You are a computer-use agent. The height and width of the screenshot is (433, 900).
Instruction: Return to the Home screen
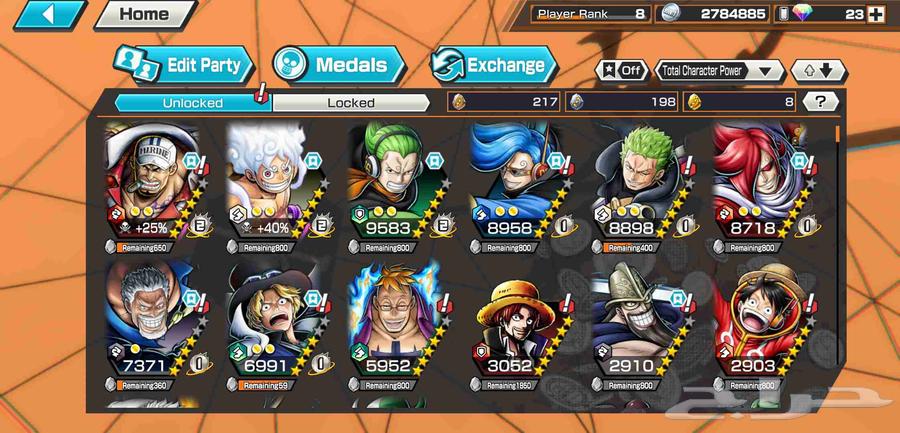tap(143, 15)
